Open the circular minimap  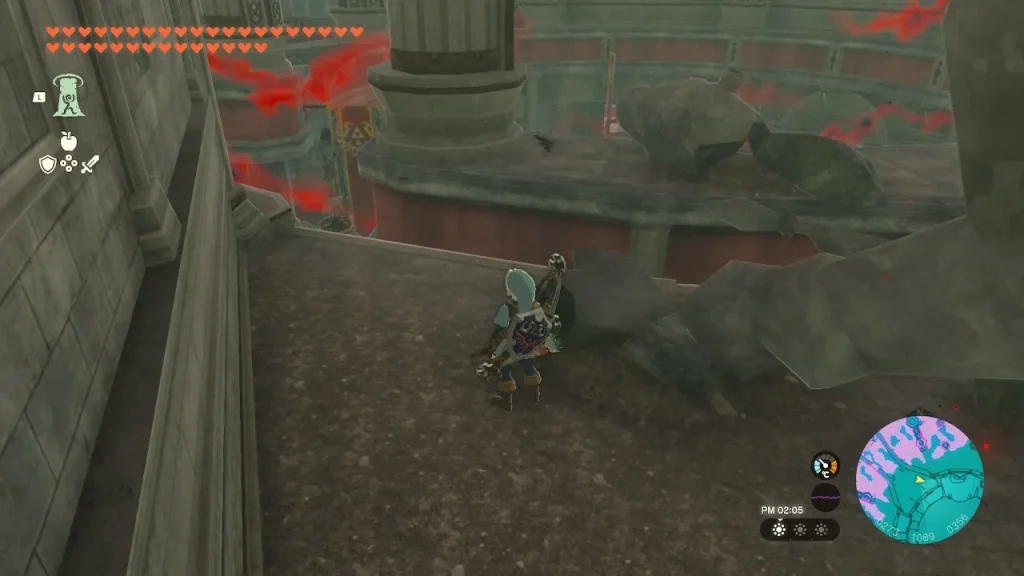pyautogui.click(x=919, y=480)
